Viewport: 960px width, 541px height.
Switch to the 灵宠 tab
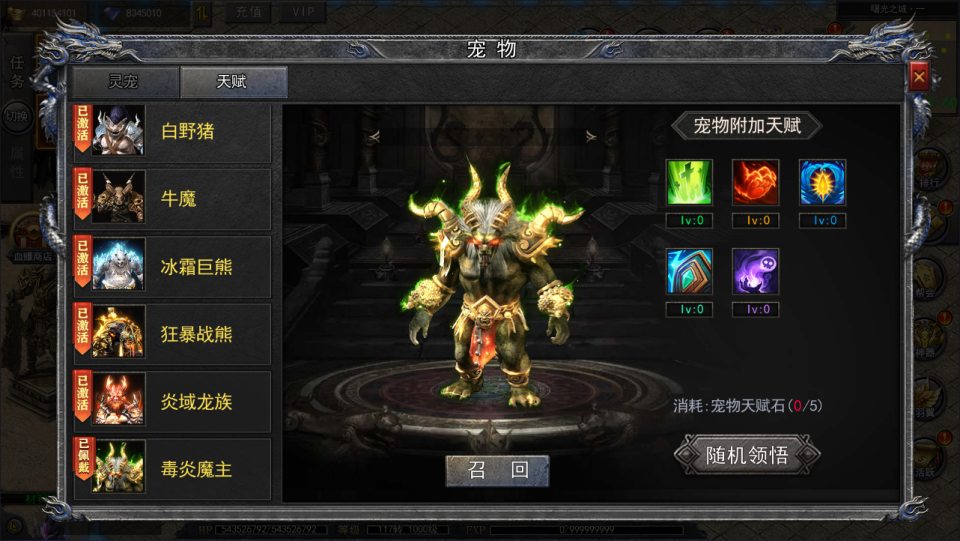pos(125,83)
